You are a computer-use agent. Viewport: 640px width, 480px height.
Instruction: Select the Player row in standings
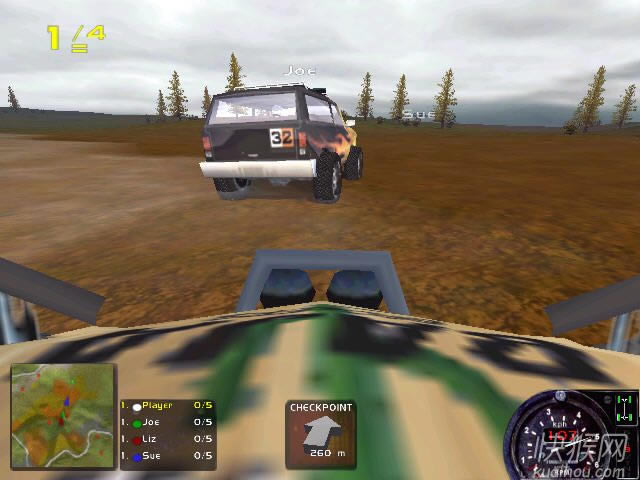(166, 406)
